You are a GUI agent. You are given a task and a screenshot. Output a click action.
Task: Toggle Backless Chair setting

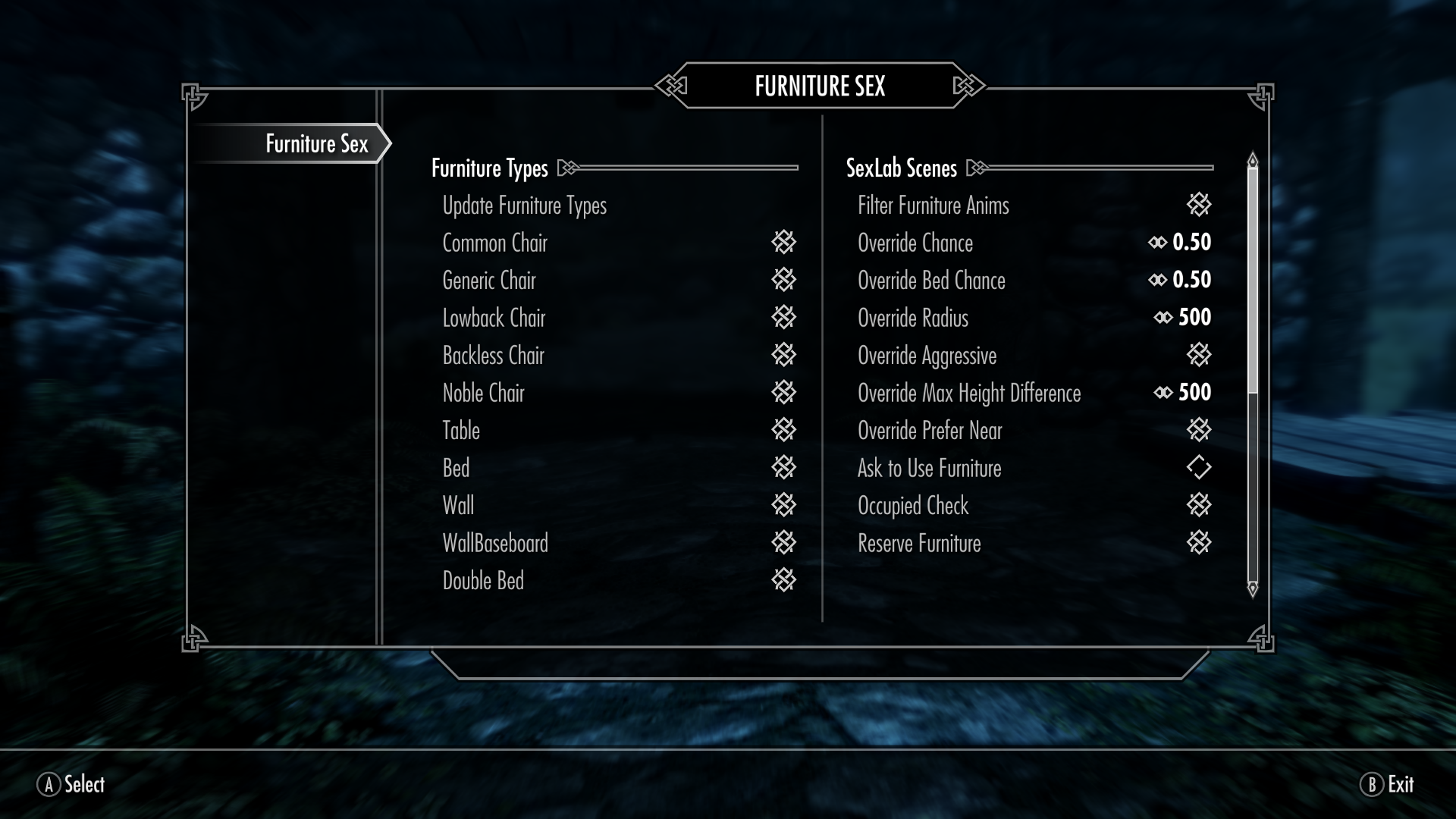click(x=783, y=355)
